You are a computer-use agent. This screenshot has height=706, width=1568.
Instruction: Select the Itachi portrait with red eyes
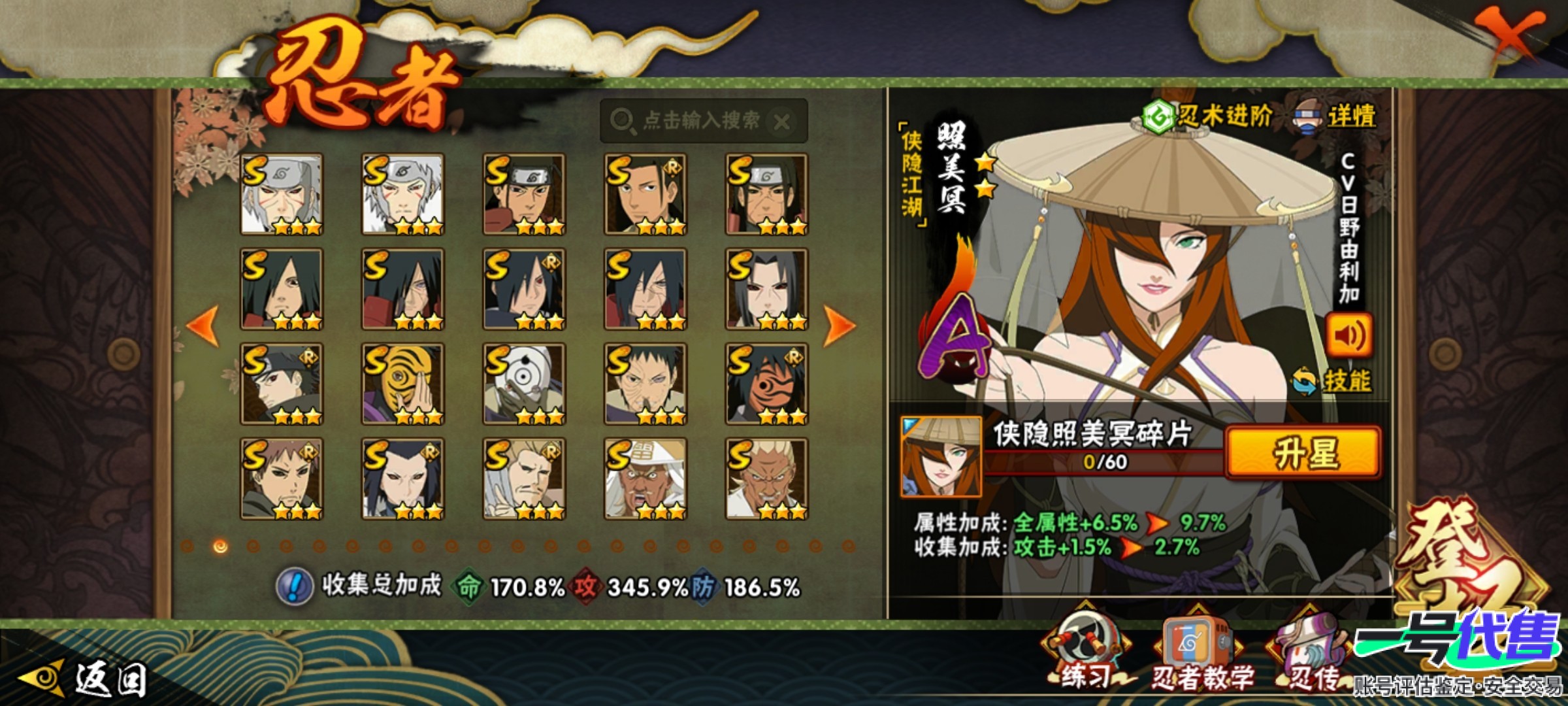[766, 290]
